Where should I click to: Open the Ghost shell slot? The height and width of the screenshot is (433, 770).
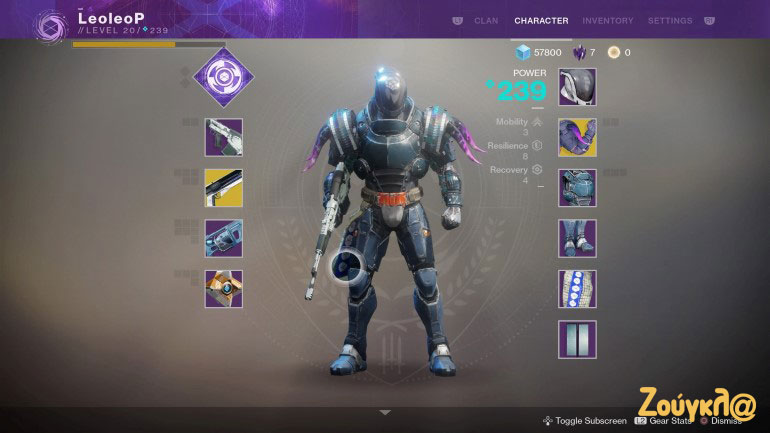[223, 289]
